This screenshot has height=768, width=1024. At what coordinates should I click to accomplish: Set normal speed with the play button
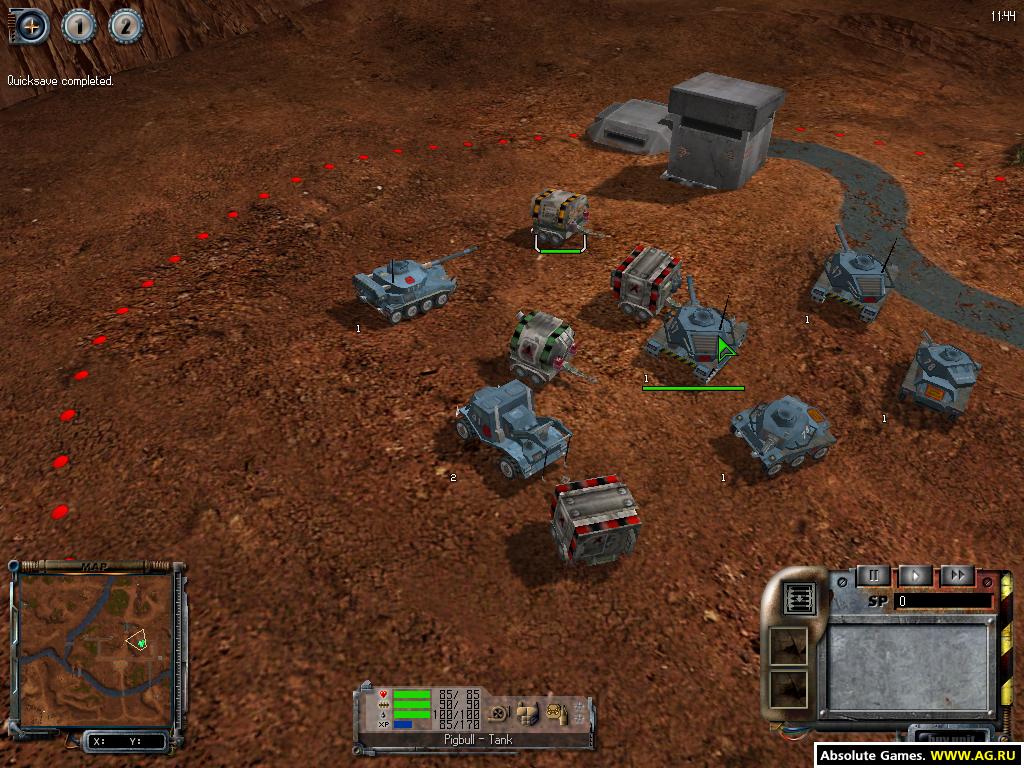pos(916,576)
